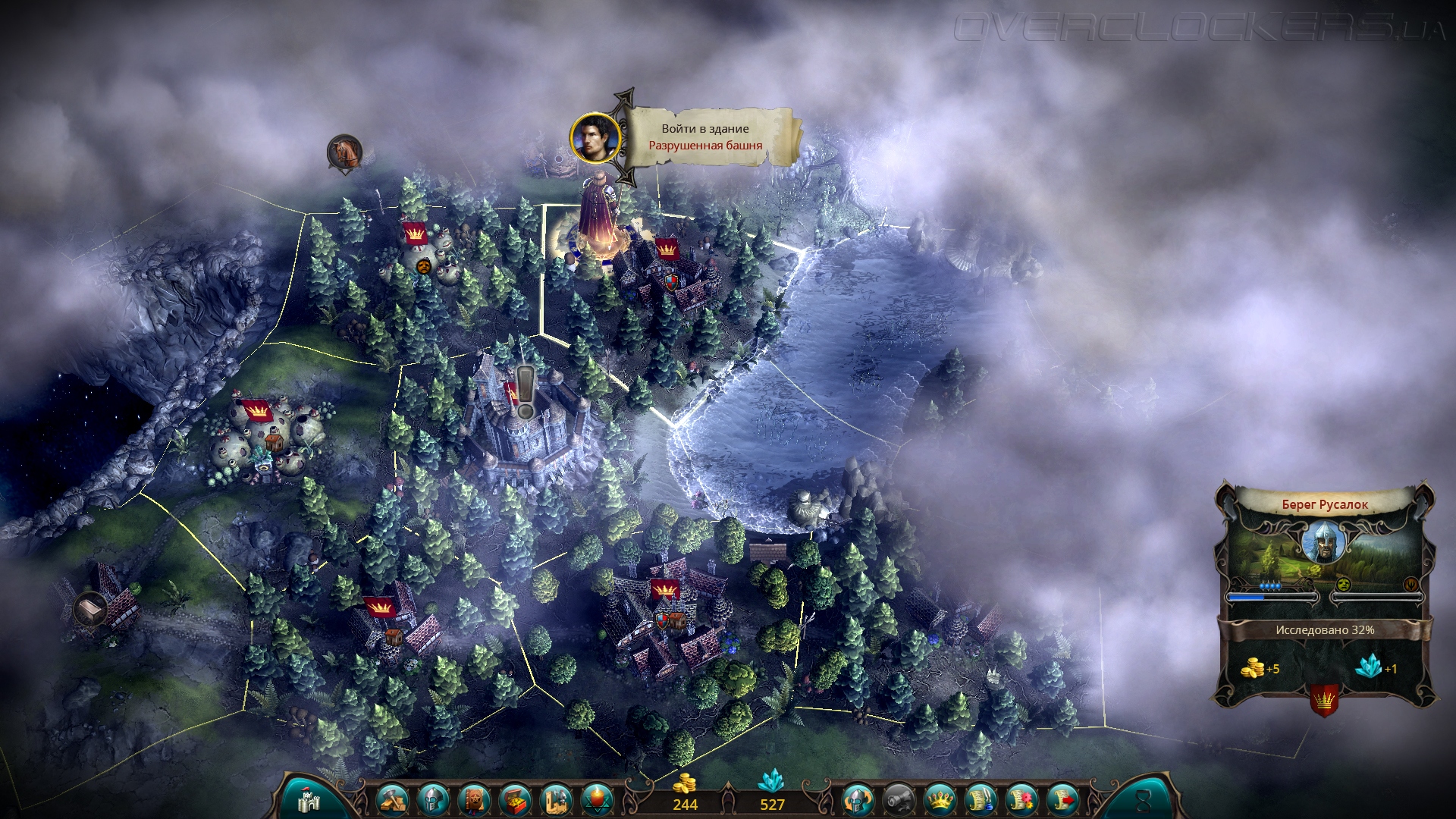End turn with the hourglass button
The height and width of the screenshot is (819, 1456).
click(x=1143, y=800)
